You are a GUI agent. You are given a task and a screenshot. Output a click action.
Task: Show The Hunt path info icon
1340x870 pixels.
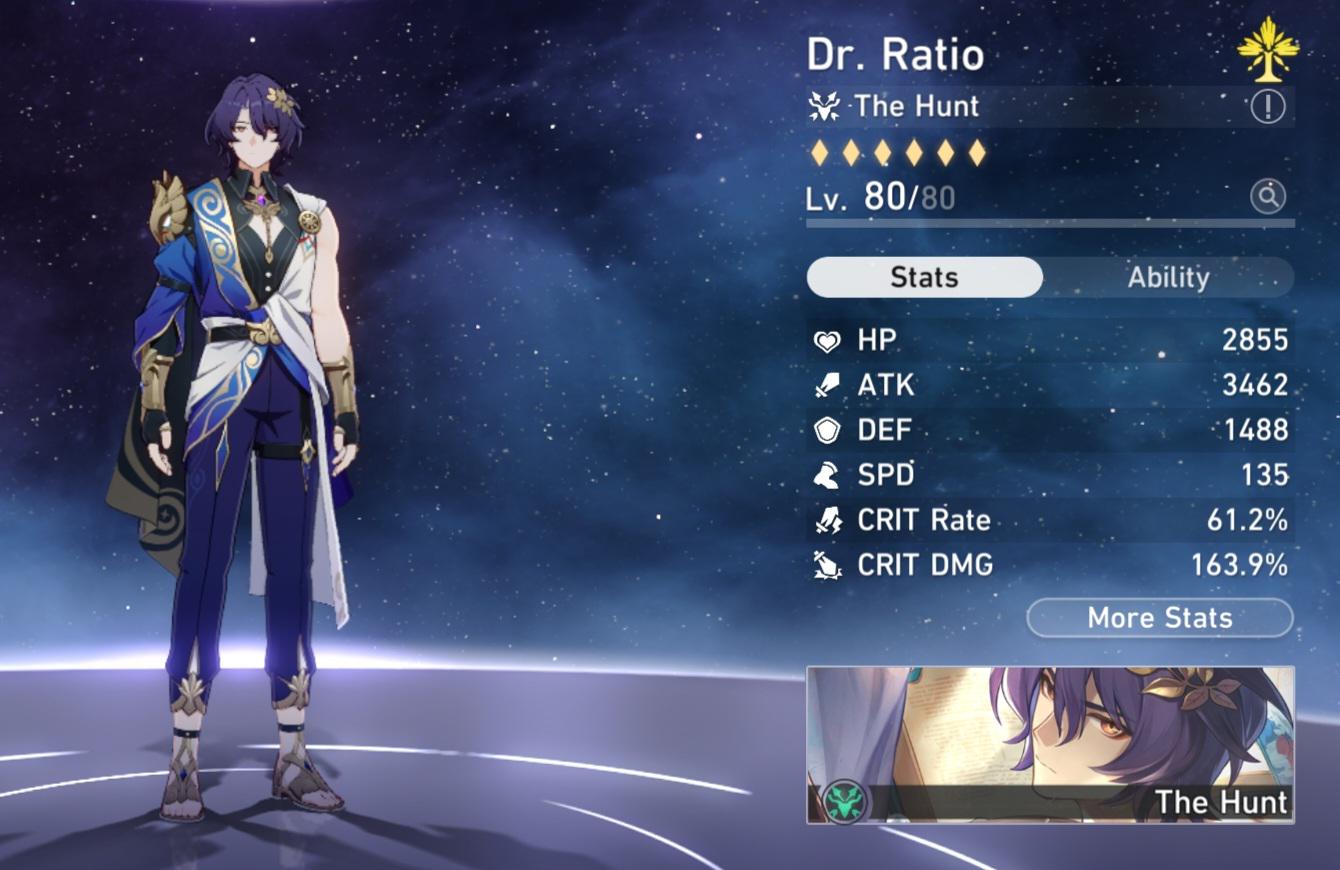click(1268, 106)
